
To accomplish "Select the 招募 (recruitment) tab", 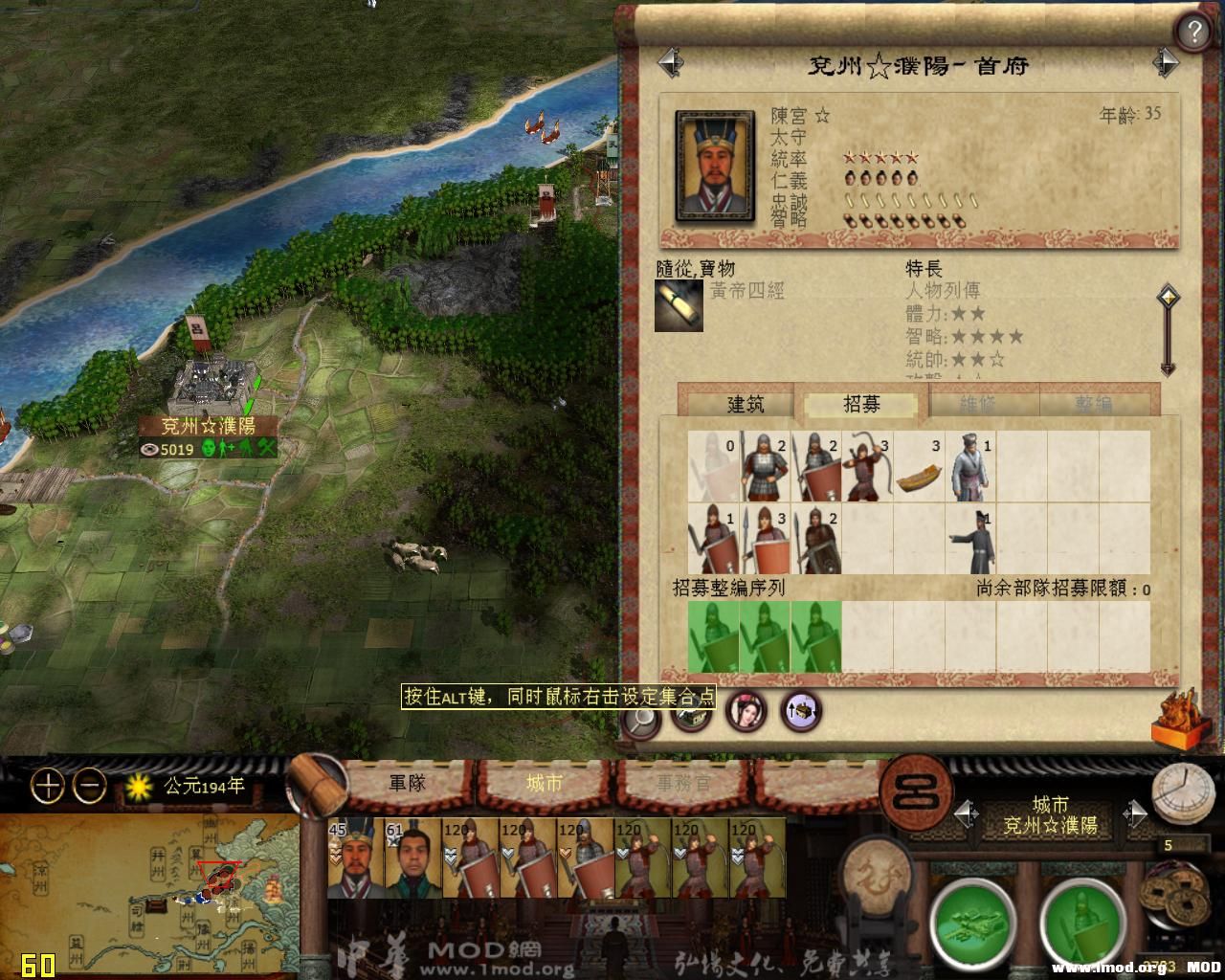I will (x=861, y=404).
